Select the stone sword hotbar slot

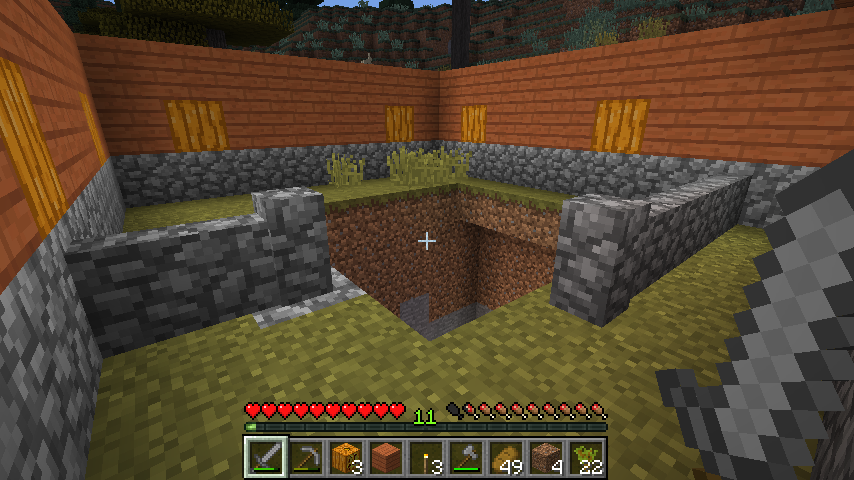[x=266, y=458]
